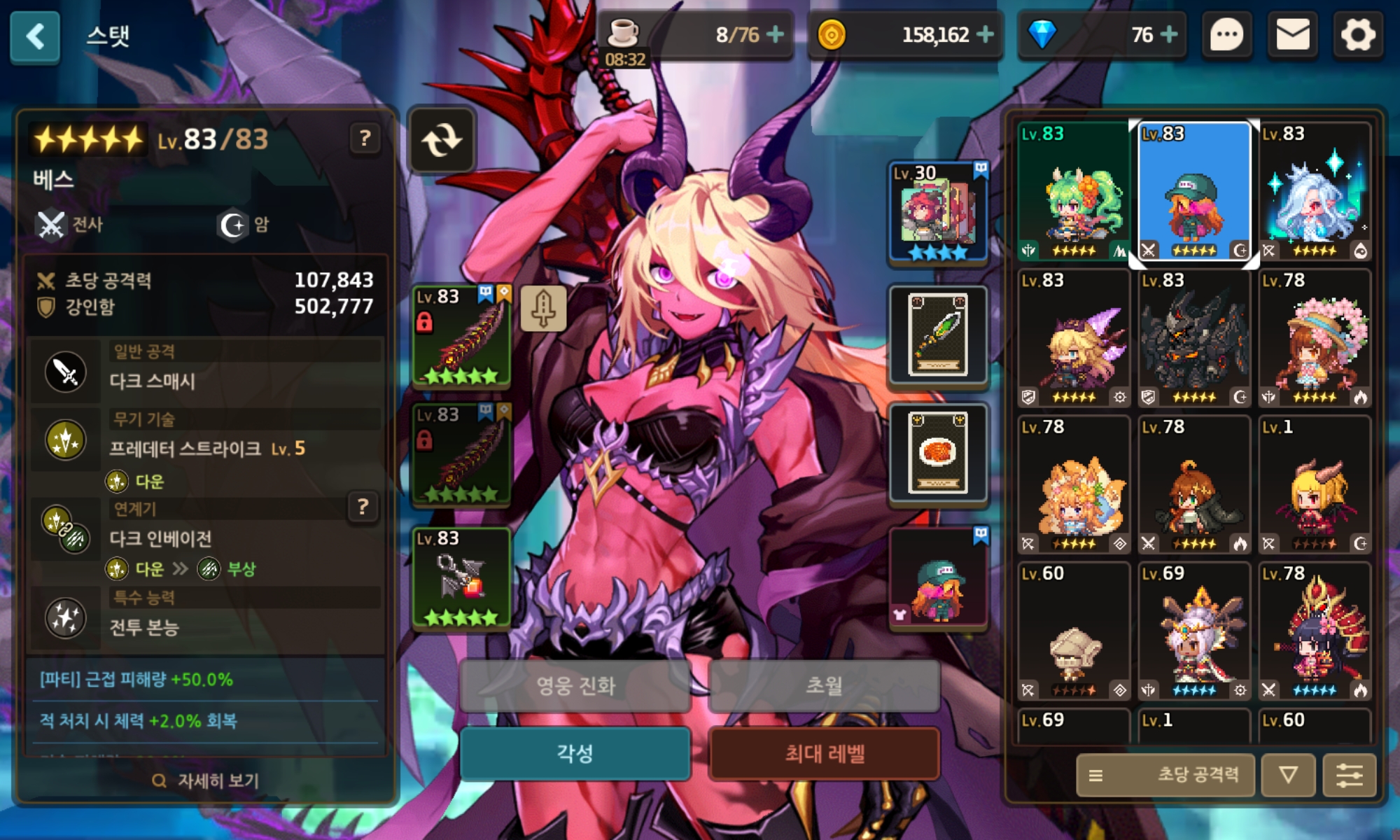Tap the 각성 awakening button
The image size is (1400, 840).
click(575, 754)
